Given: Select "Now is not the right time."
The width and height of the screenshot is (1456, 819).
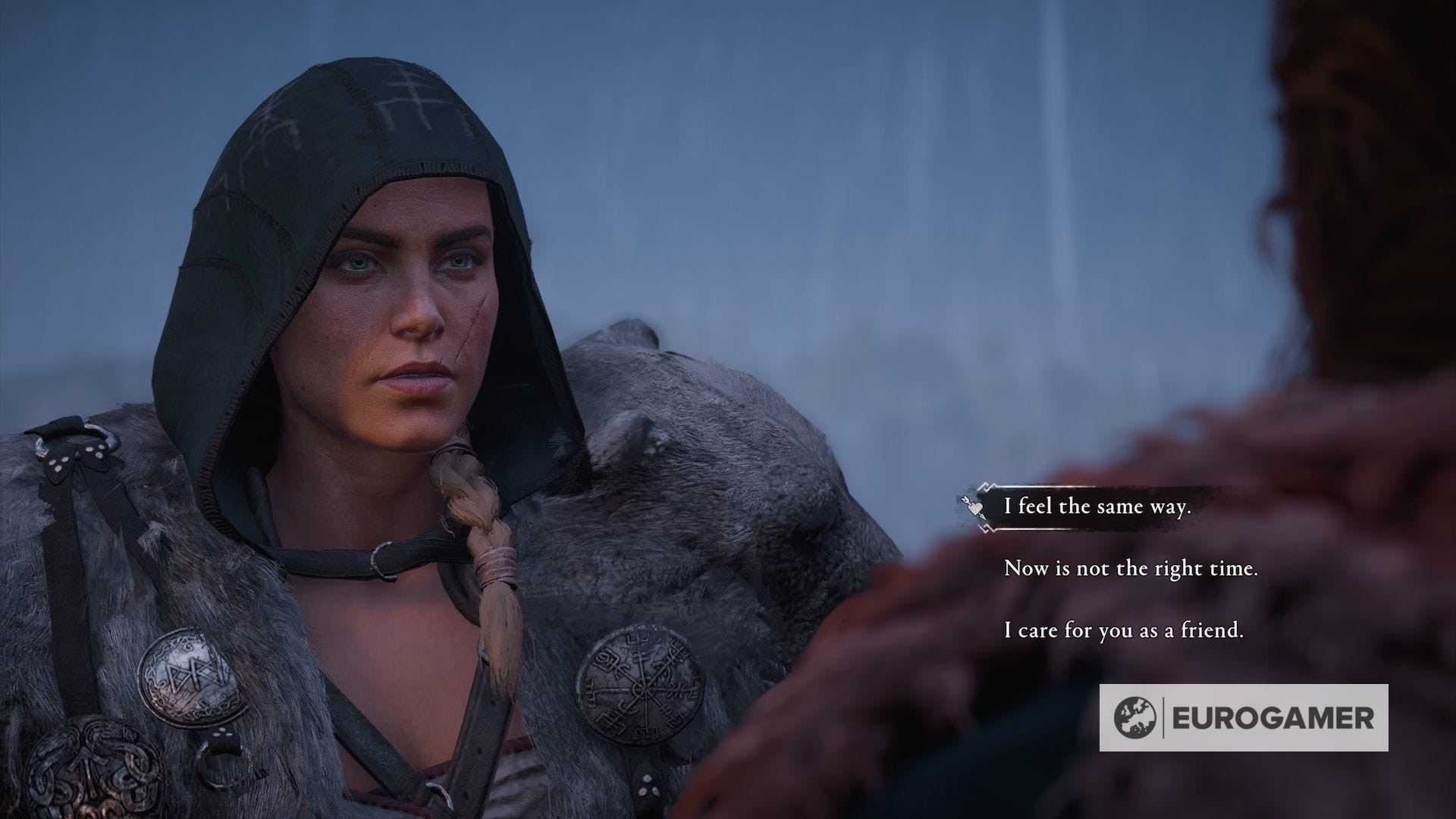Looking at the screenshot, I should tap(1131, 568).
